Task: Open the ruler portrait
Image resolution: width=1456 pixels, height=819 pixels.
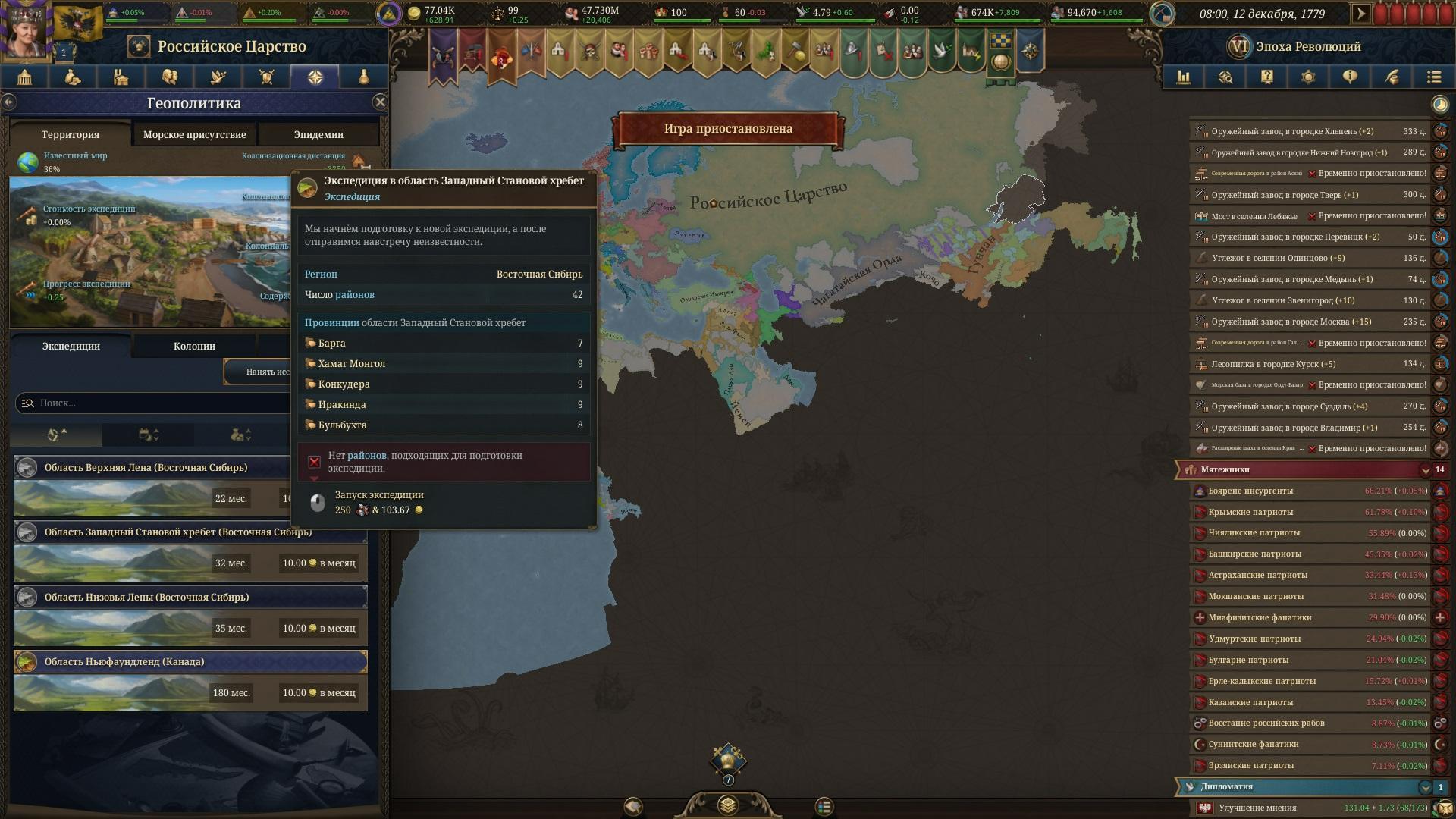Action: (25, 30)
